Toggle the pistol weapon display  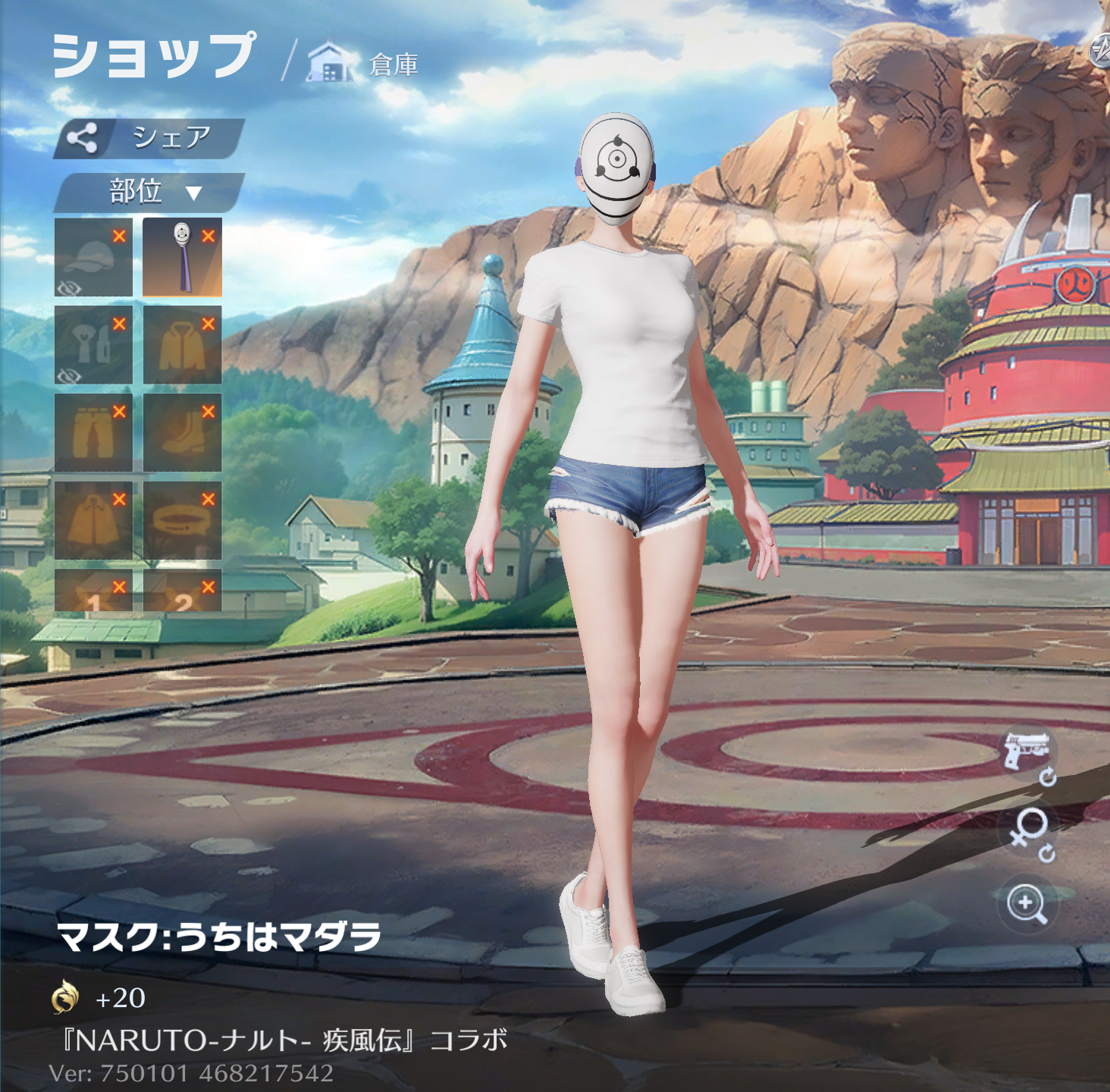pos(1027,752)
